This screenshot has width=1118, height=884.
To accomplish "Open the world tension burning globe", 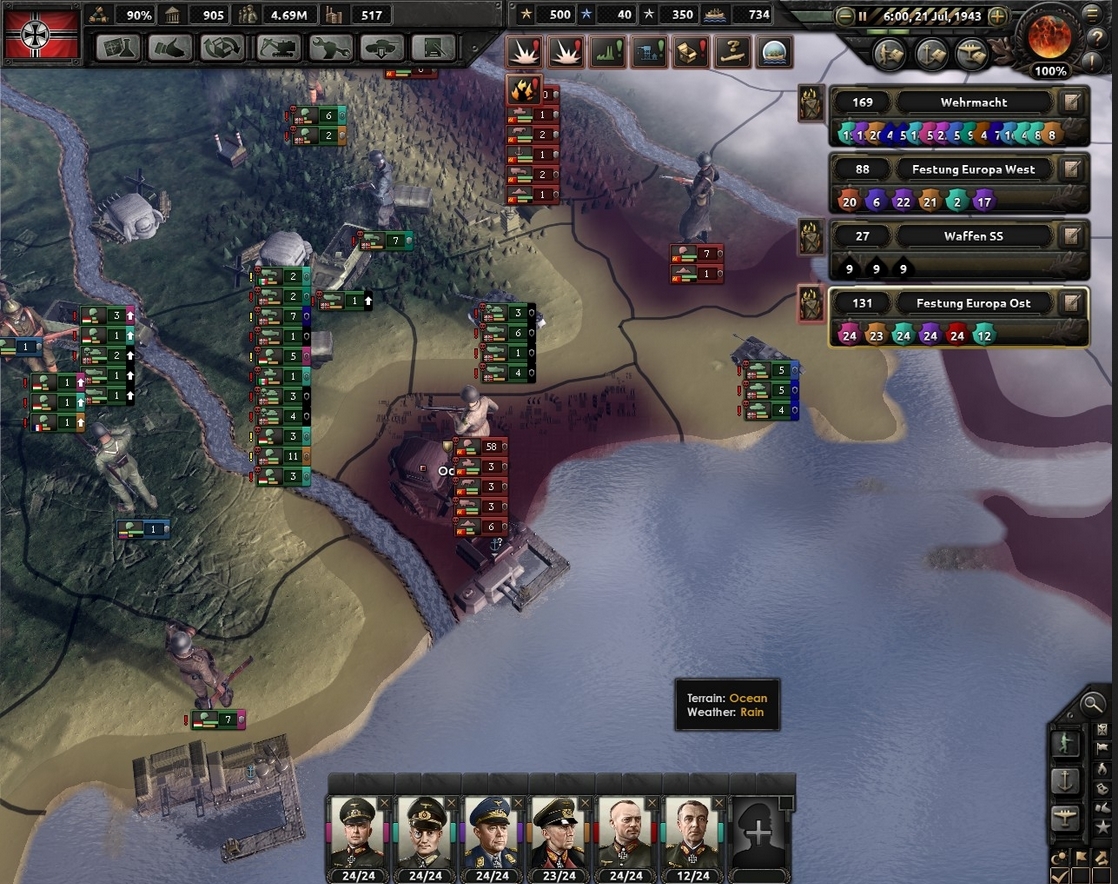I will 1049,36.
